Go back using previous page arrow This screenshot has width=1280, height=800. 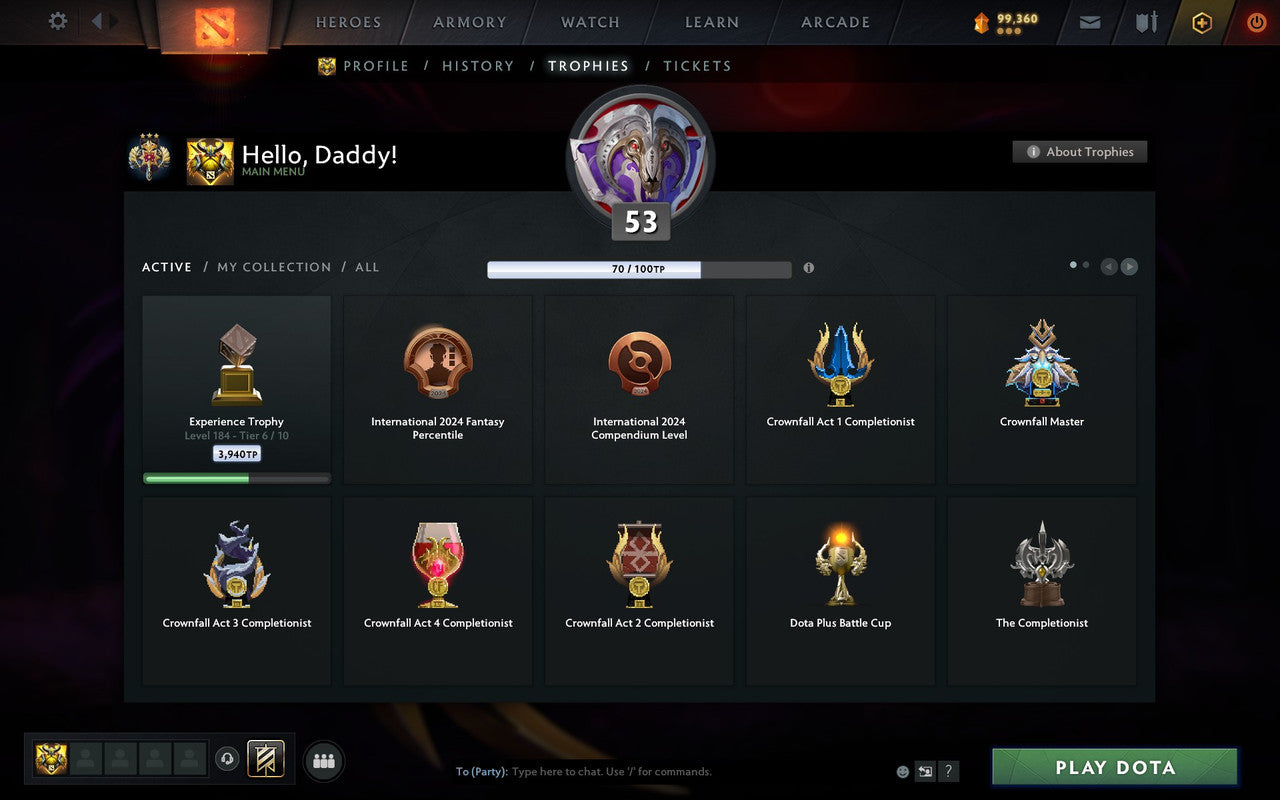click(1109, 267)
